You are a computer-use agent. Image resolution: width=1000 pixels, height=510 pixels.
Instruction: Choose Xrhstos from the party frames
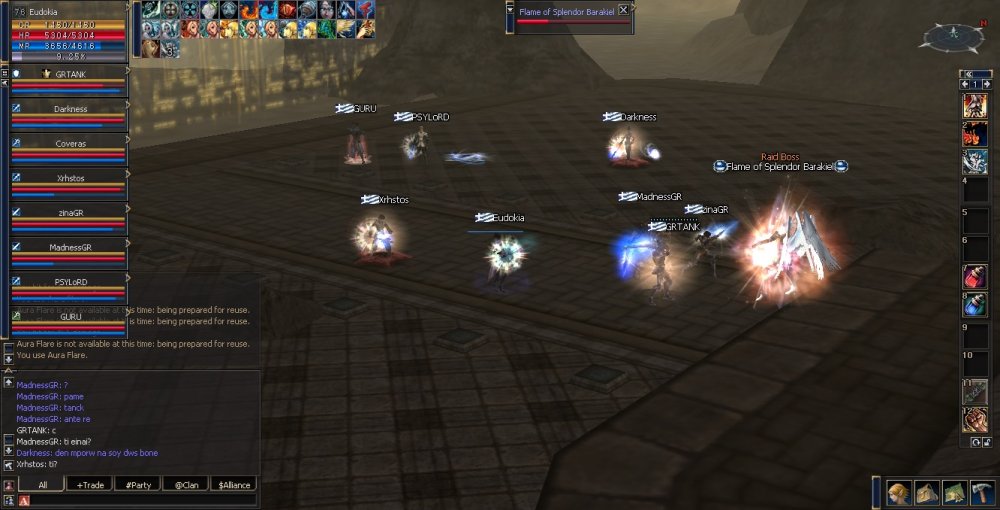pos(70,178)
